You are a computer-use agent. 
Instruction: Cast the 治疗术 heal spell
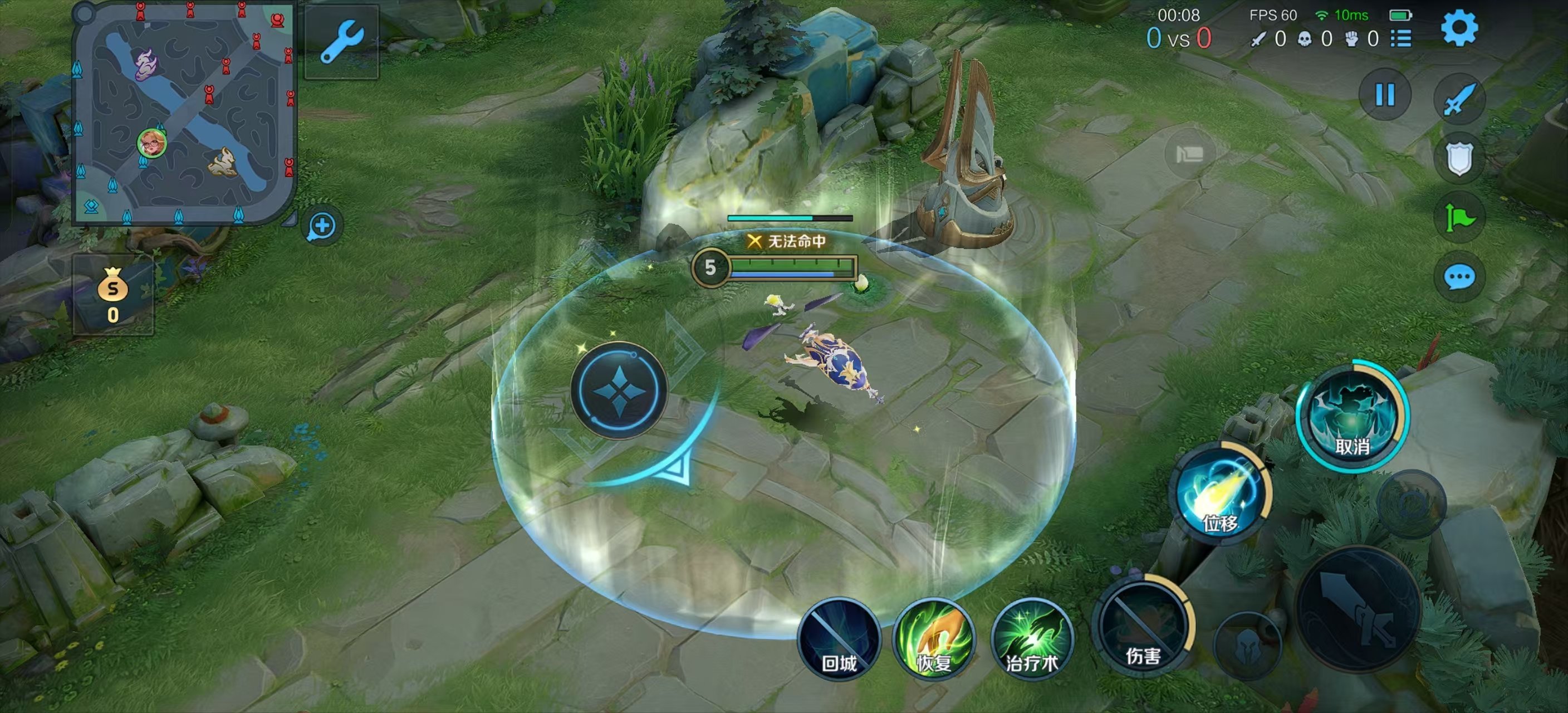coord(1032,638)
